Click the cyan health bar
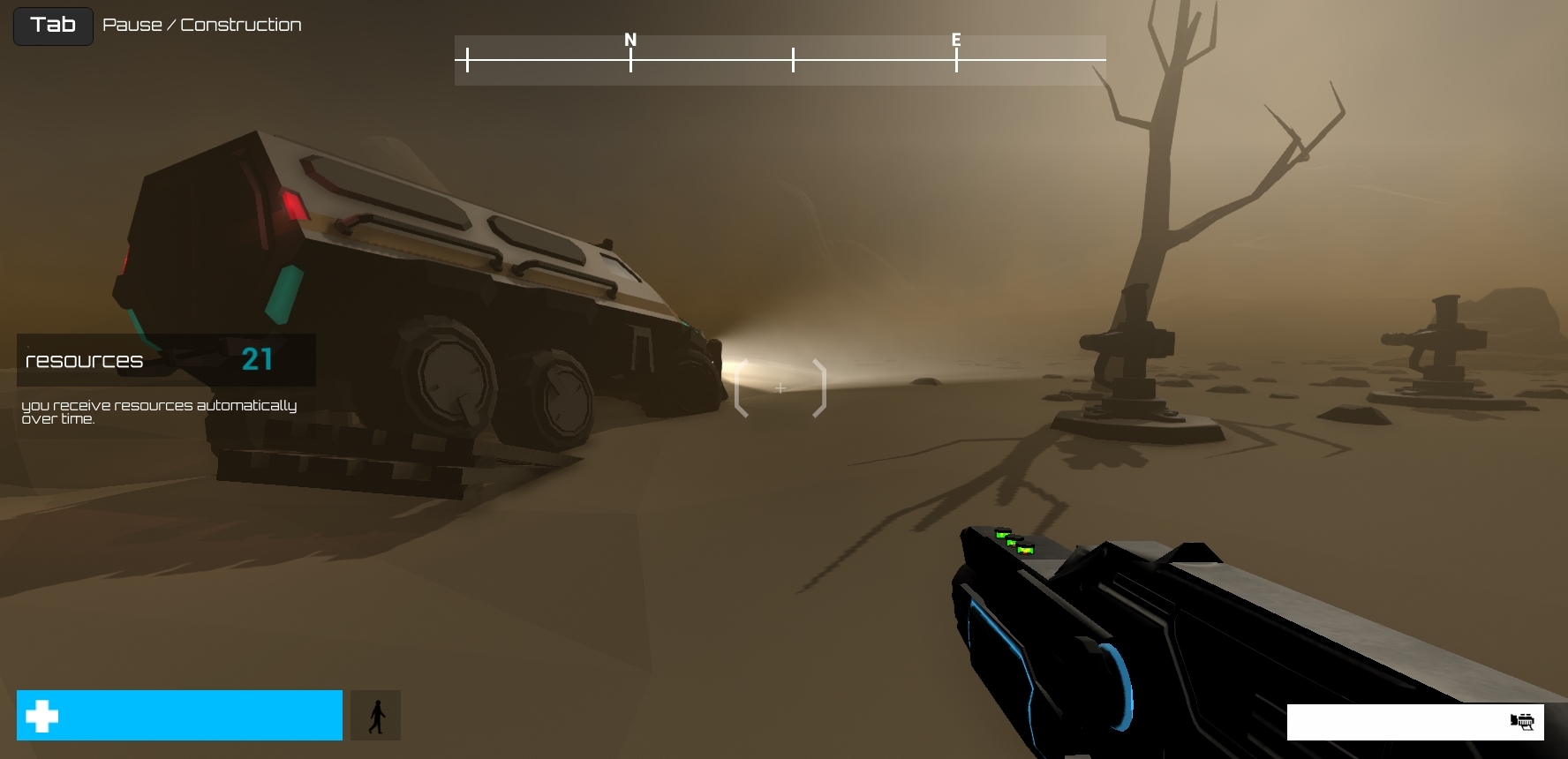This screenshot has height=759, width=1568. tap(179, 715)
